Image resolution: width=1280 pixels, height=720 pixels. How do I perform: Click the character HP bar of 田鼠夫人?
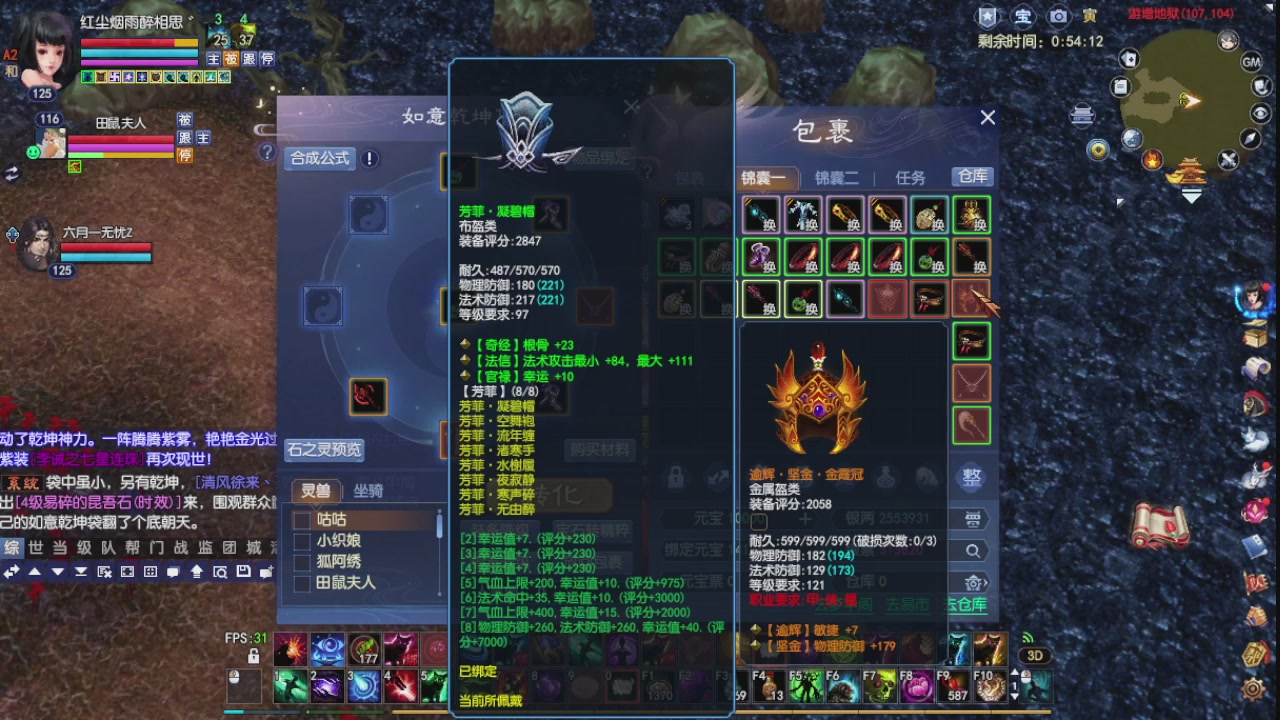click(x=120, y=140)
